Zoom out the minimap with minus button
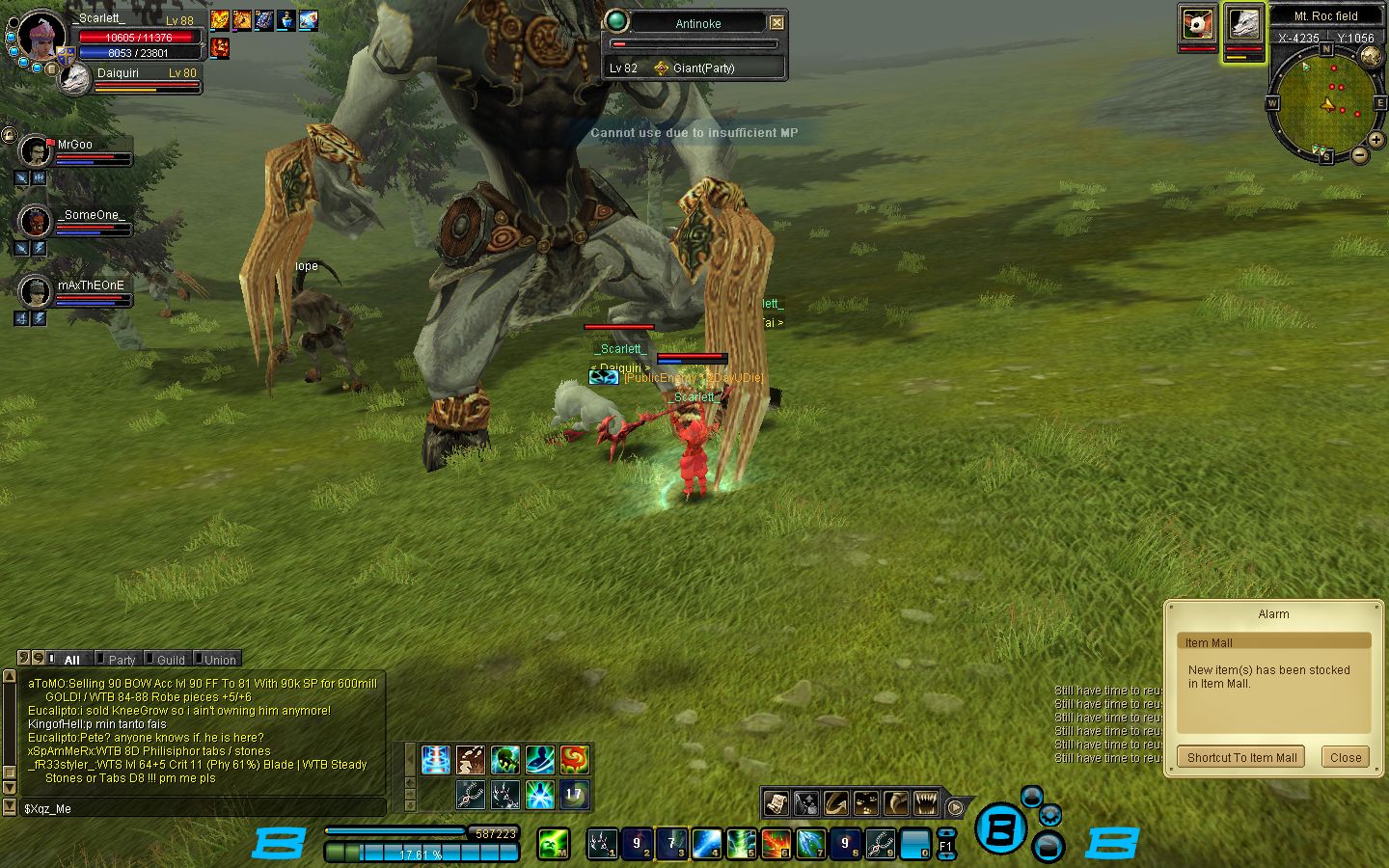The width and height of the screenshot is (1389, 868). coord(1359,154)
